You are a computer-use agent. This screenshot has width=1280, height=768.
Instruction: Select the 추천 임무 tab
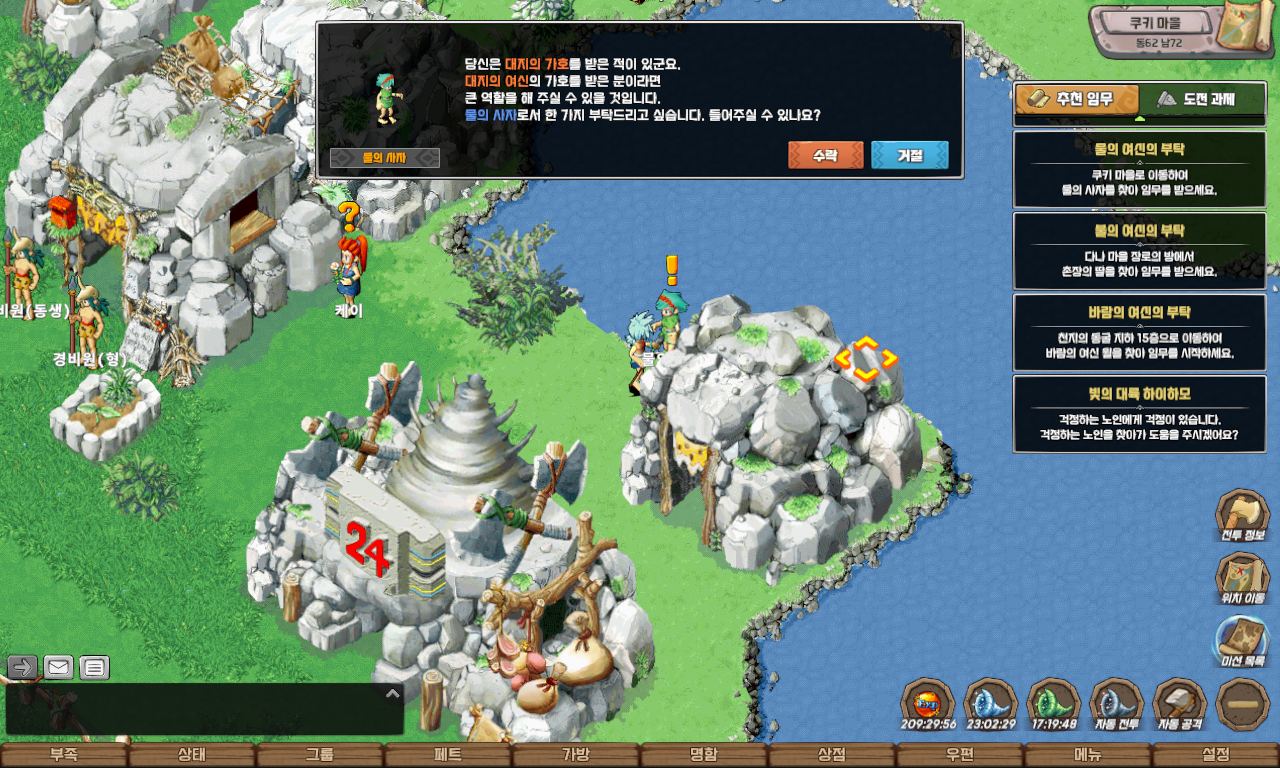[1077, 99]
